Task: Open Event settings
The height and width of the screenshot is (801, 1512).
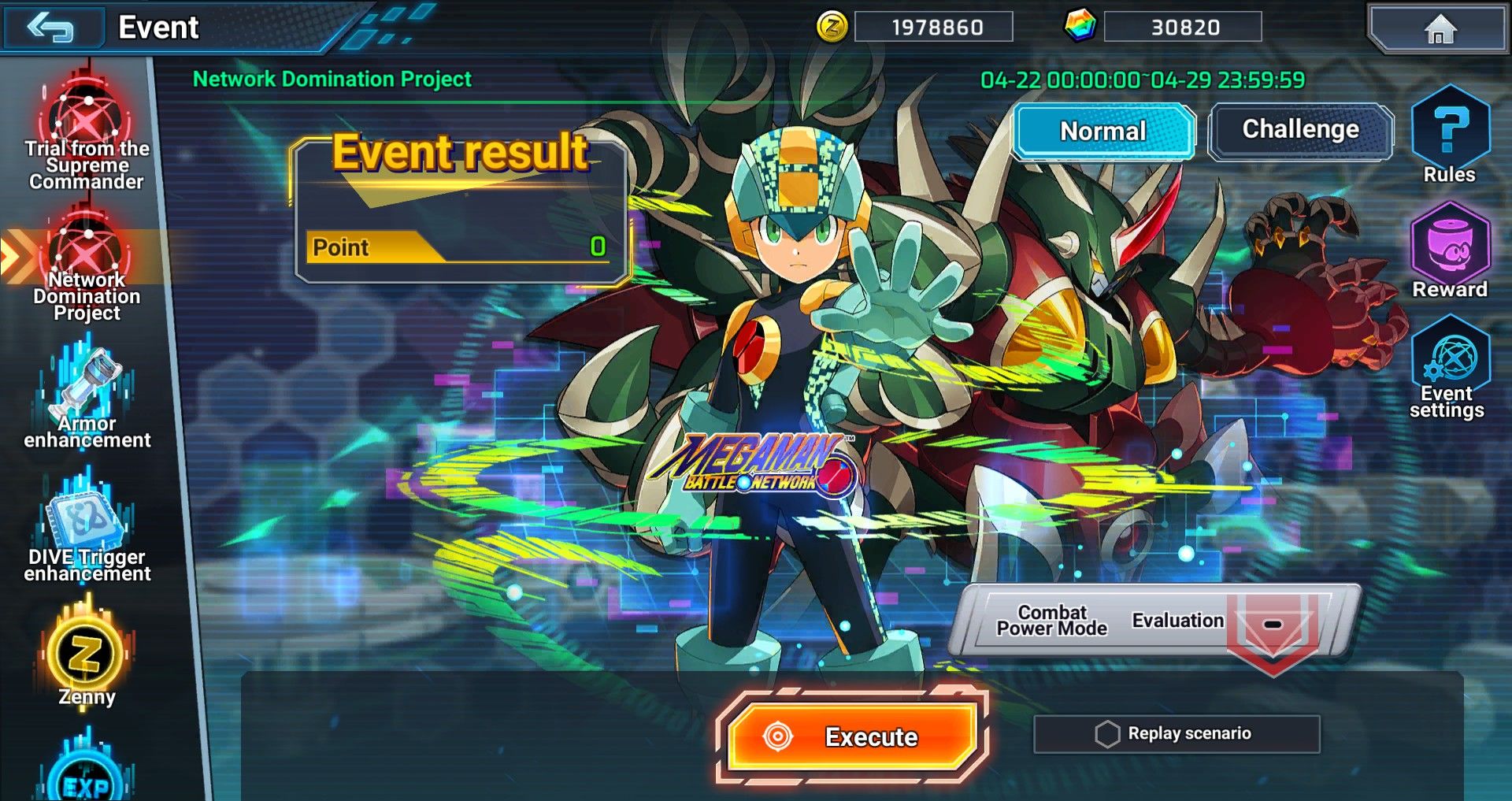Action: [1448, 367]
